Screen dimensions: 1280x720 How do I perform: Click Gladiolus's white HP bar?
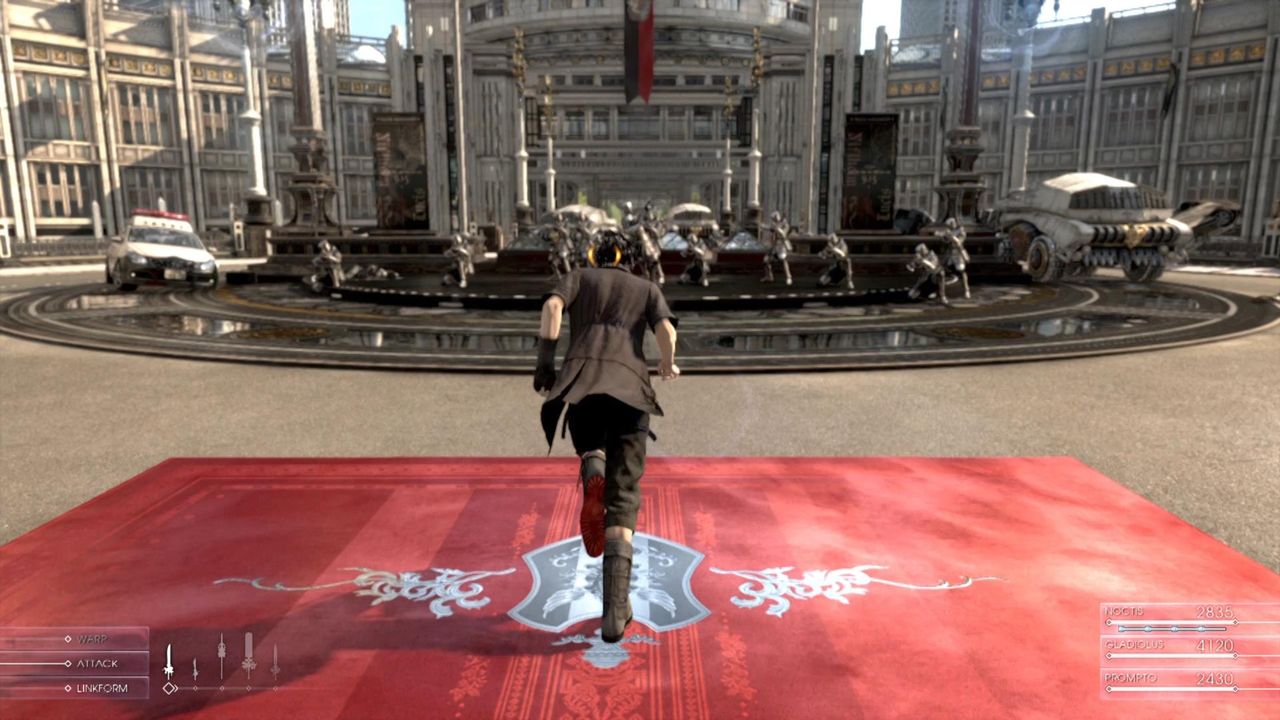pyautogui.click(x=1171, y=655)
